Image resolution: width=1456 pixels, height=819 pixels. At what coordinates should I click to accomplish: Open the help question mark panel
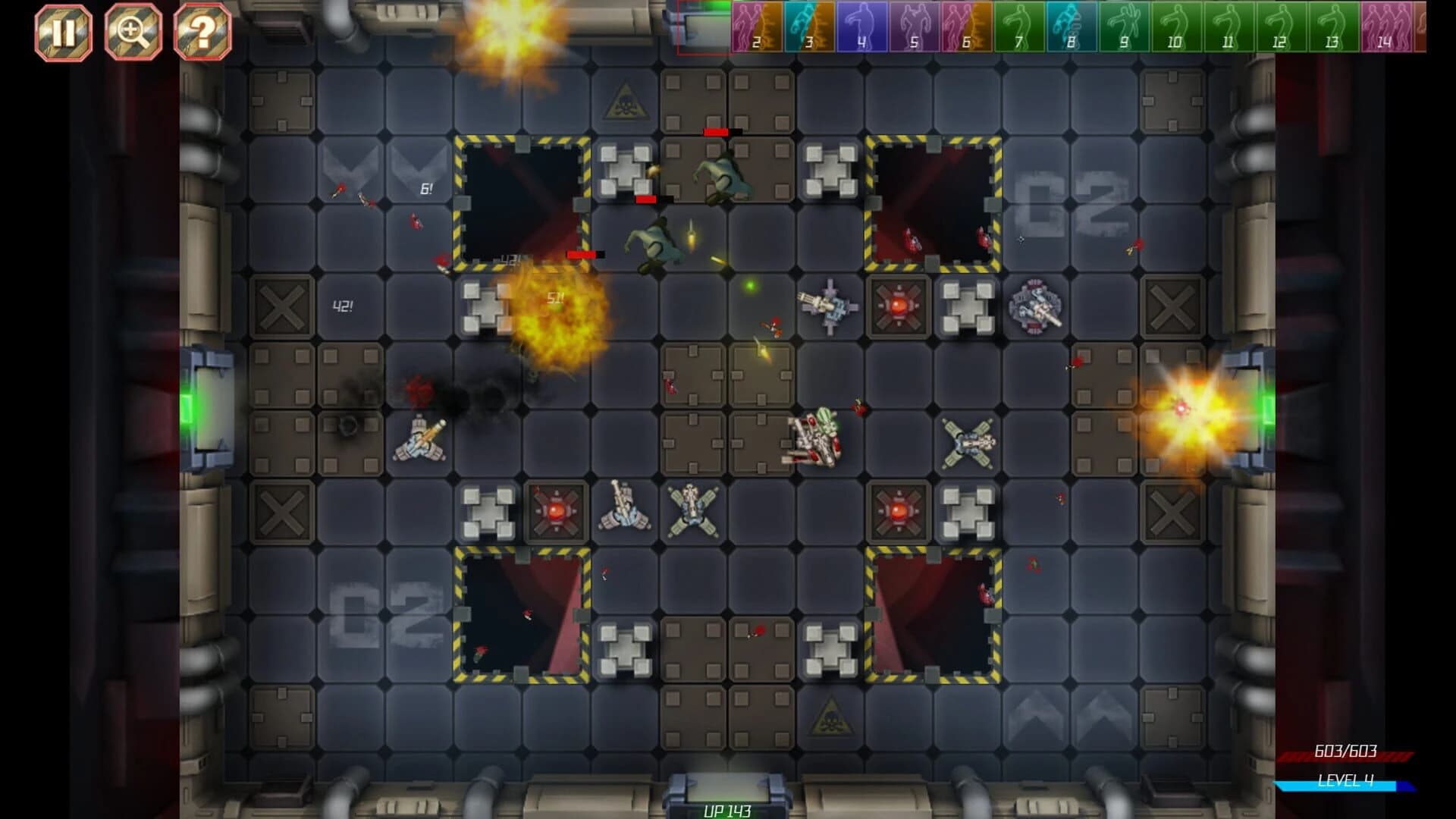pos(203,31)
